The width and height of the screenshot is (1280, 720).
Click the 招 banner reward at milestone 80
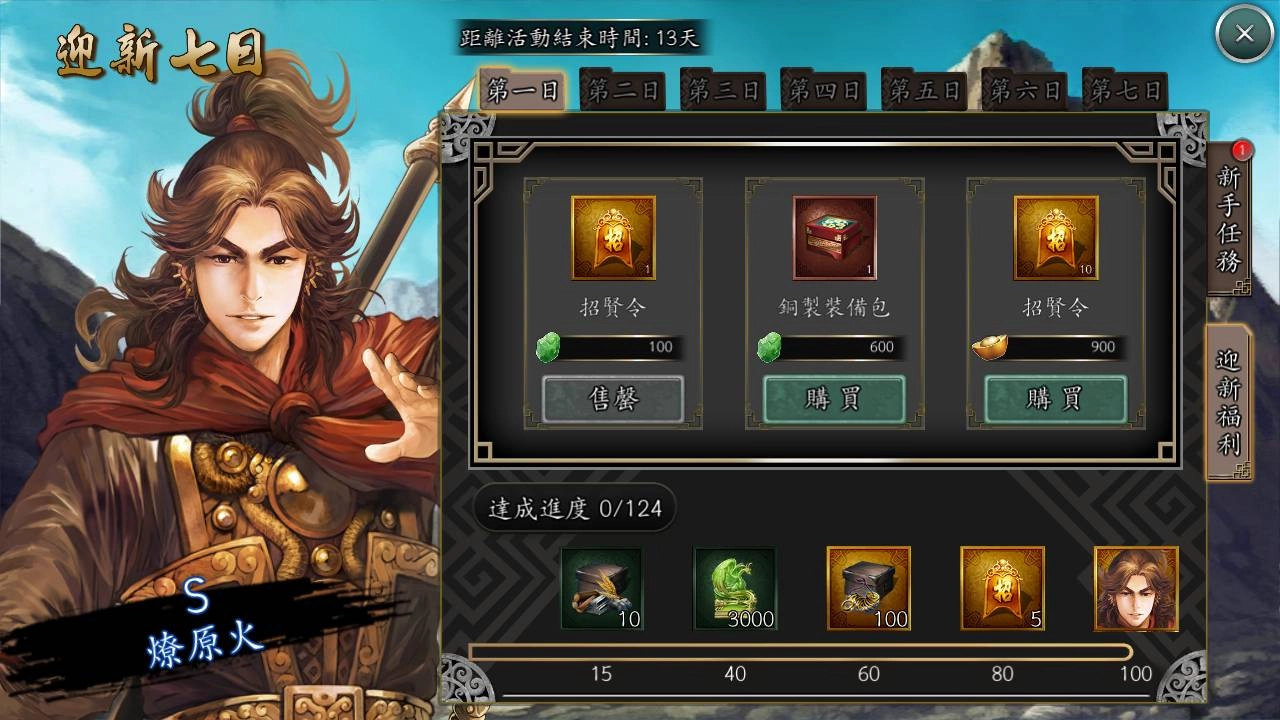1002,589
